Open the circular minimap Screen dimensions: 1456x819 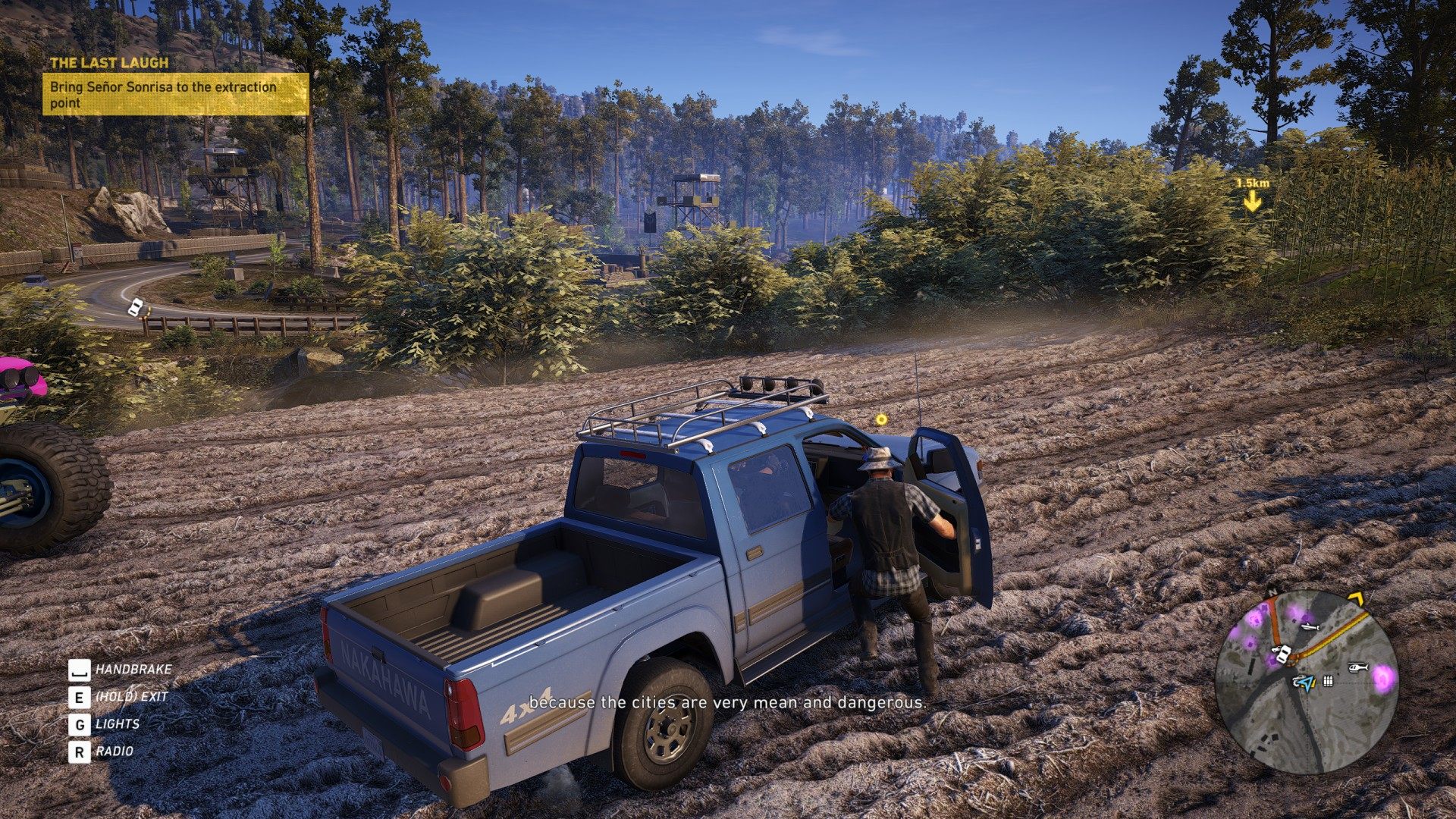(1306, 682)
